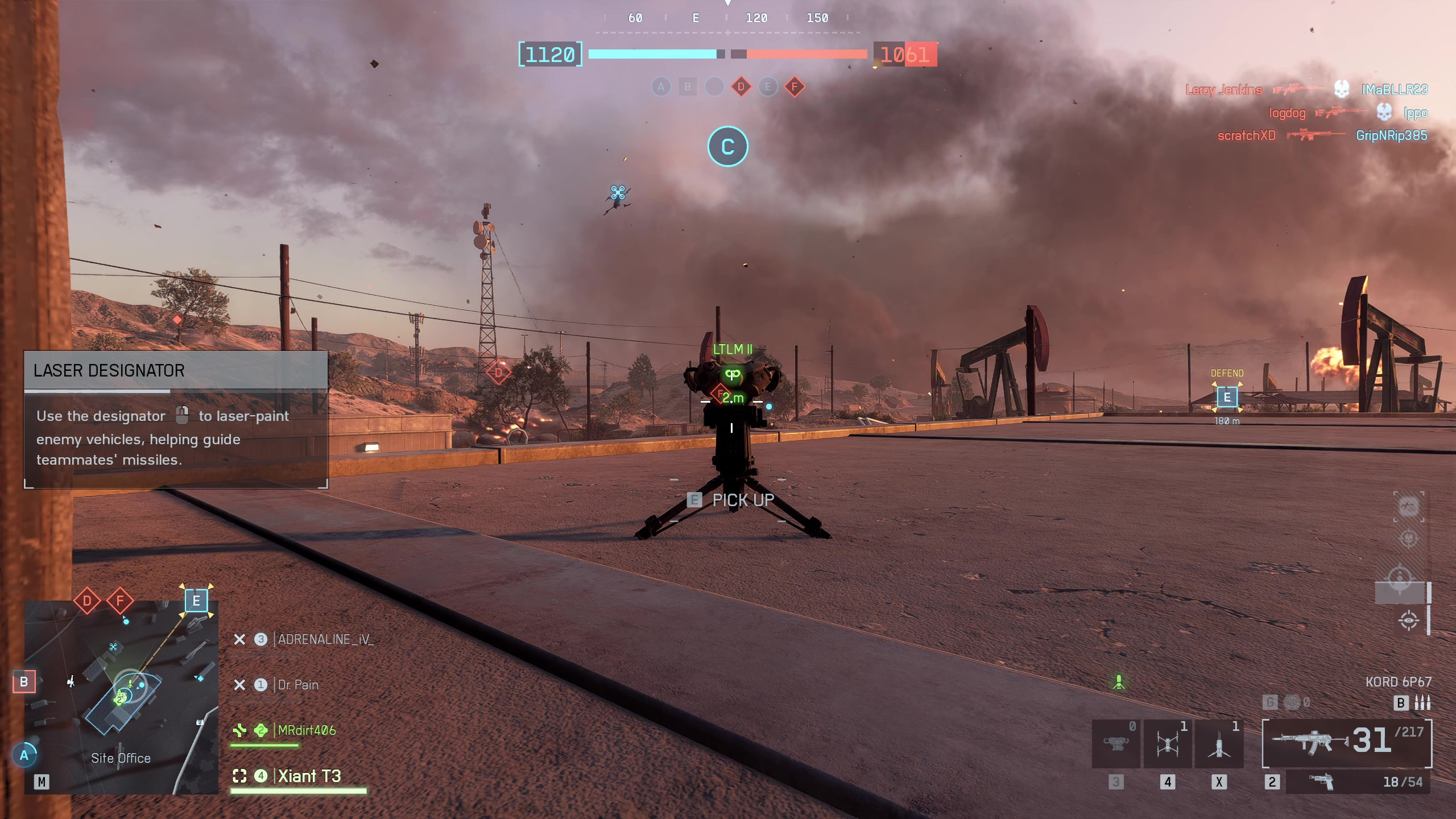Click the Leroy Jenkins kill feed entry

(1223, 90)
